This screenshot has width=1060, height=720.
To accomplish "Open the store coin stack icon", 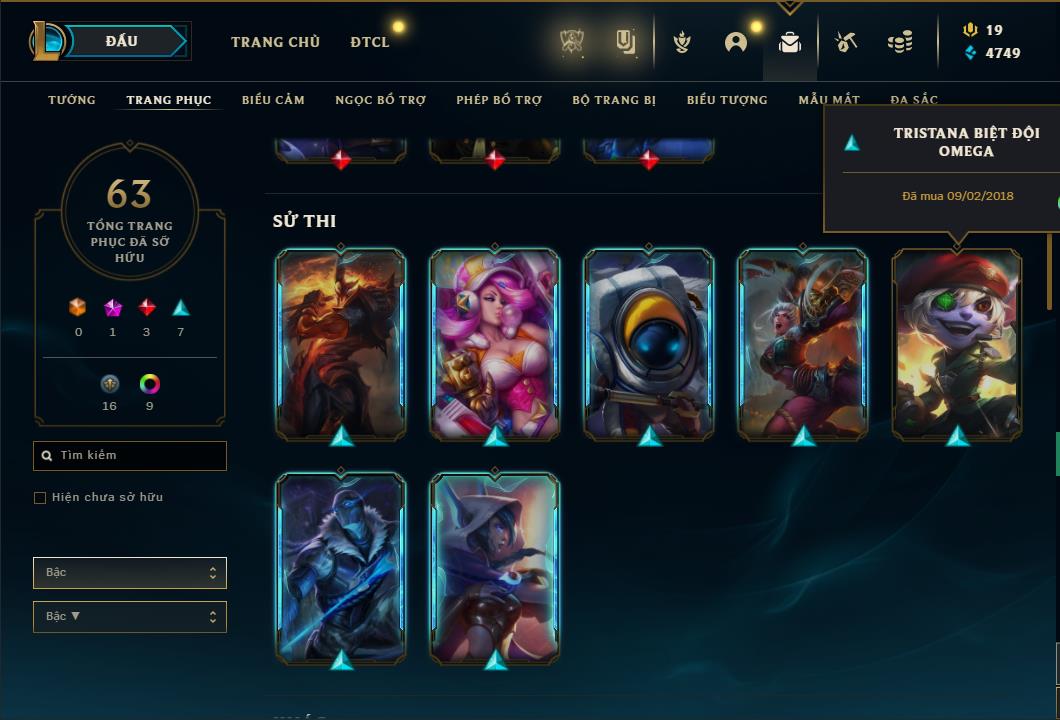I will coord(900,42).
